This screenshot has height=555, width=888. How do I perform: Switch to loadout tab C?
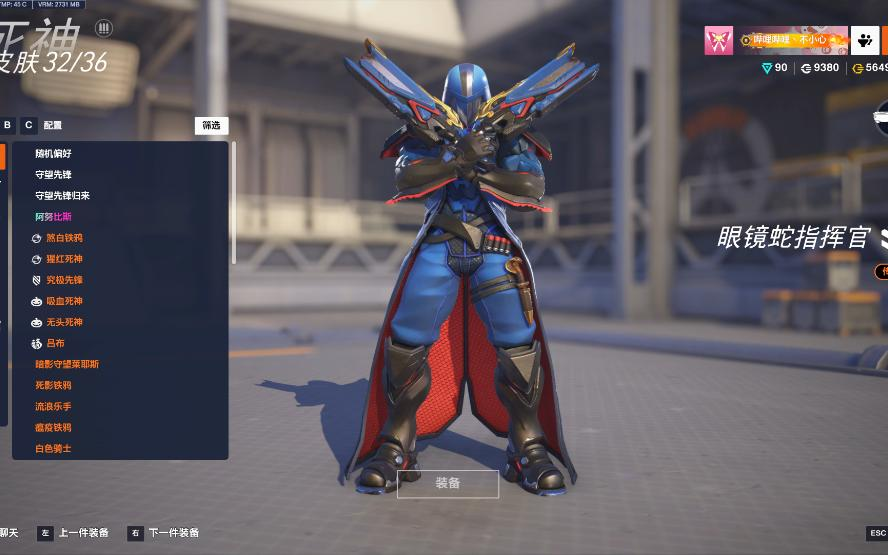tap(29, 125)
